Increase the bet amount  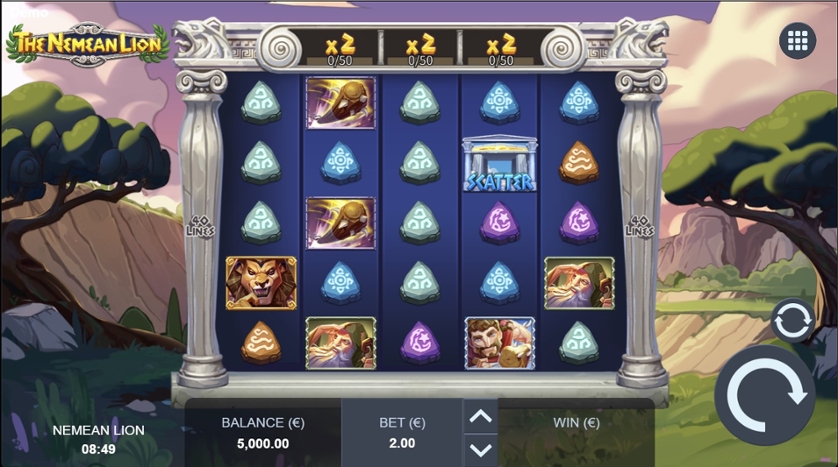click(x=480, y=417)
